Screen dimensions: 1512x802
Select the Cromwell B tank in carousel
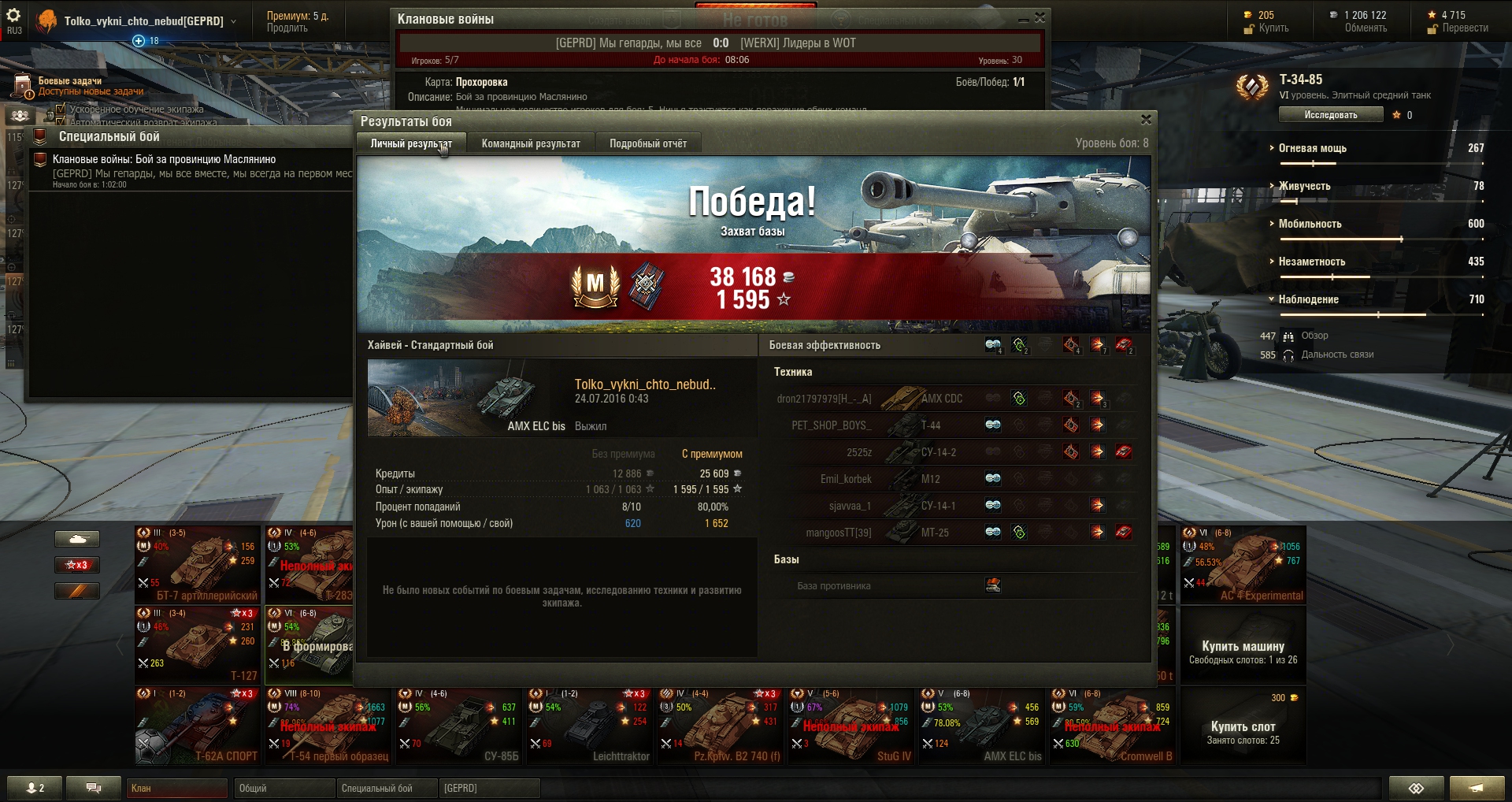1112,726
